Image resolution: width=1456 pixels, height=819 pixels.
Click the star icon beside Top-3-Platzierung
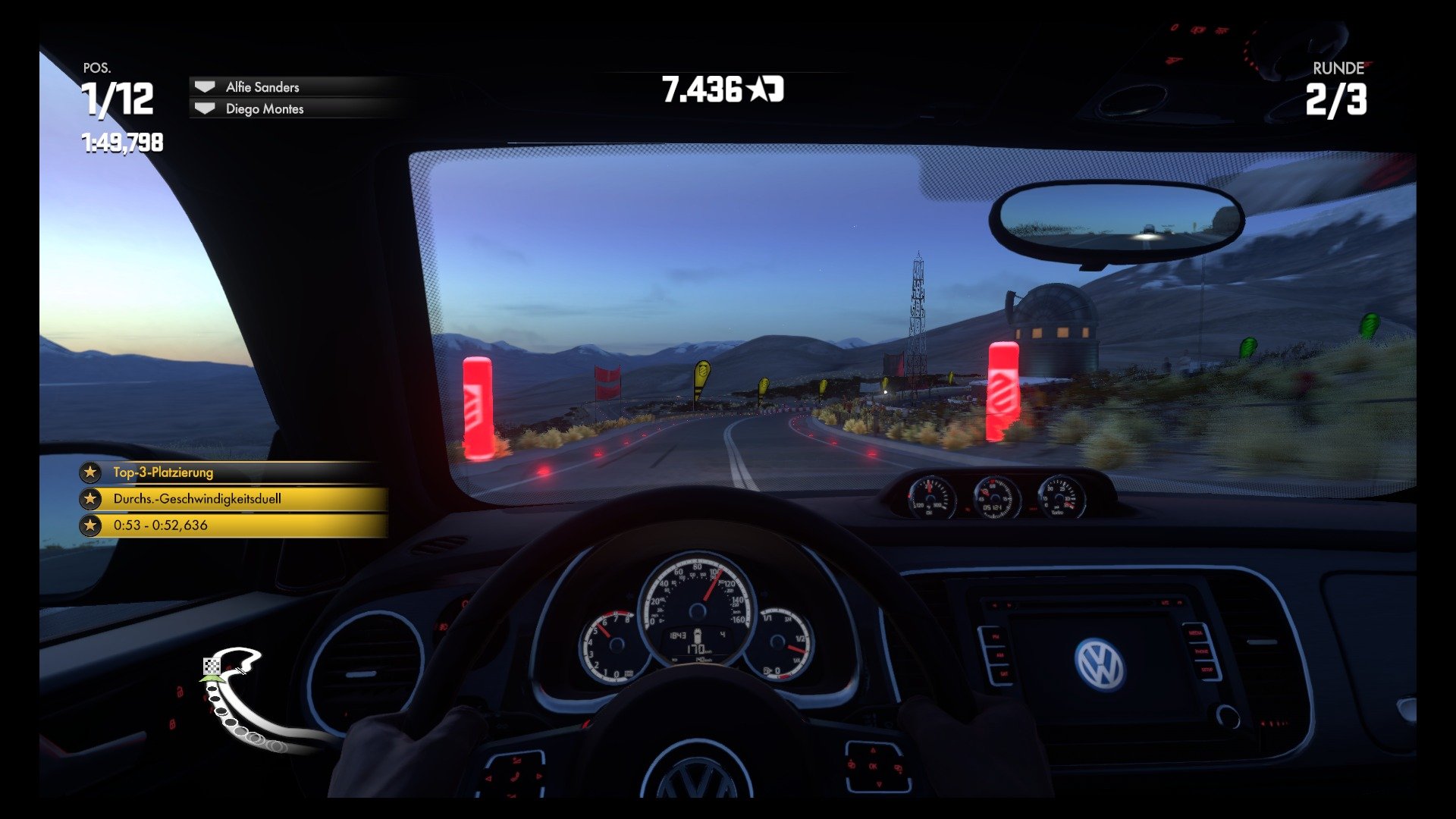click(91, 472)
